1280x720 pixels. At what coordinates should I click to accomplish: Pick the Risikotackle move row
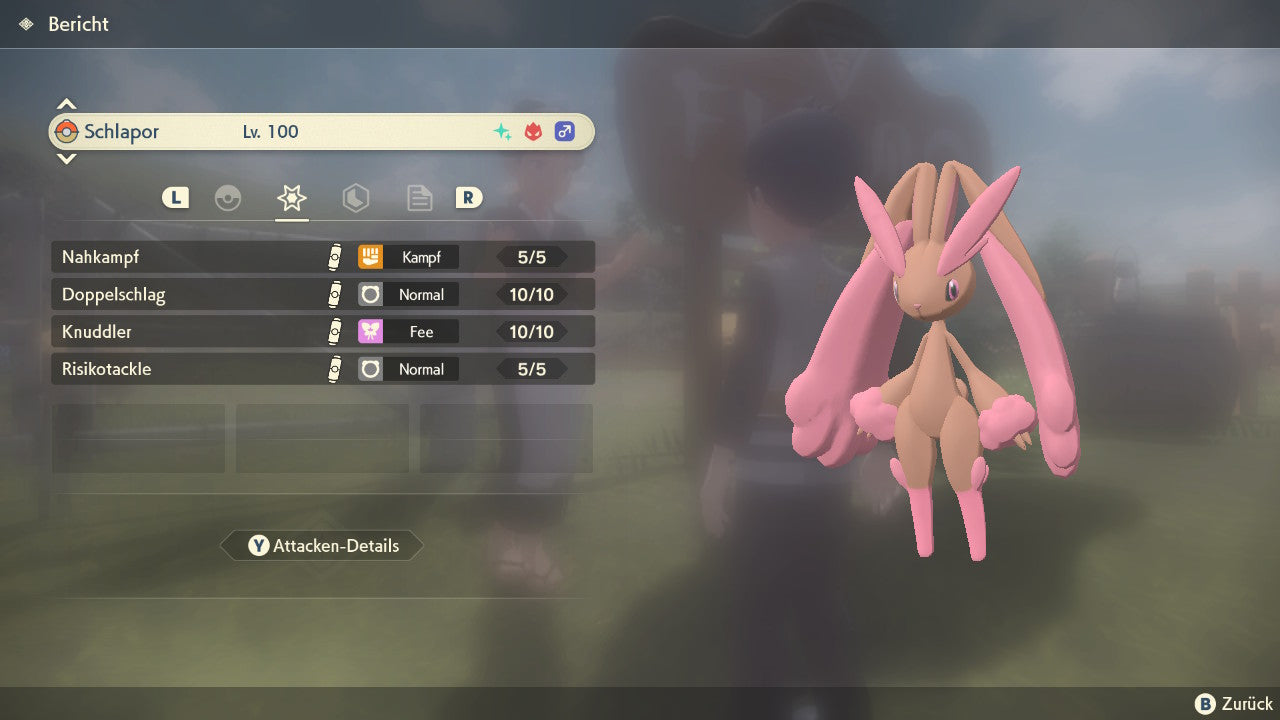point(322,369)
